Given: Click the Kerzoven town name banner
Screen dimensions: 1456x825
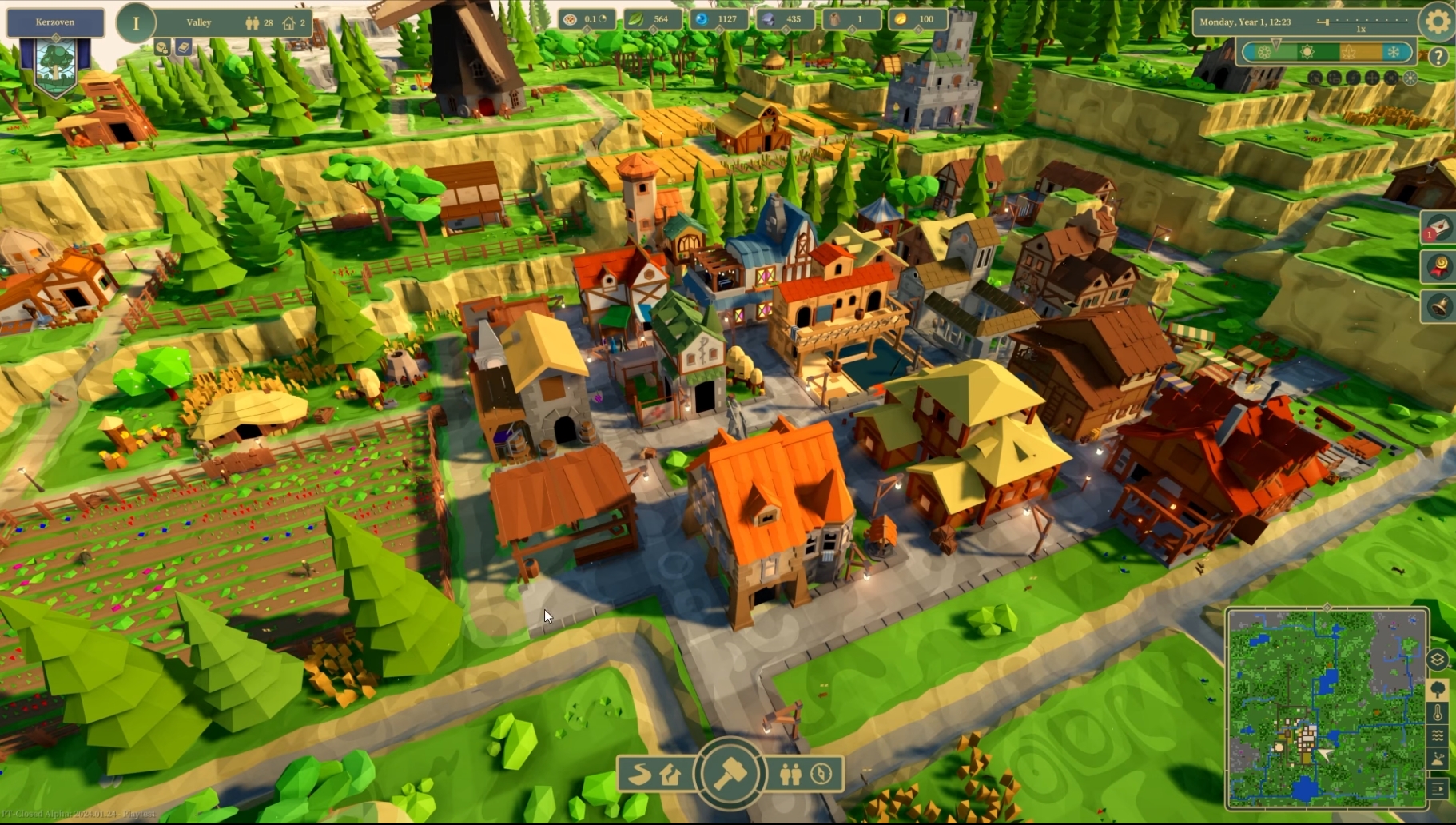Looking at the screenshot, I should (x=55, y=22).
